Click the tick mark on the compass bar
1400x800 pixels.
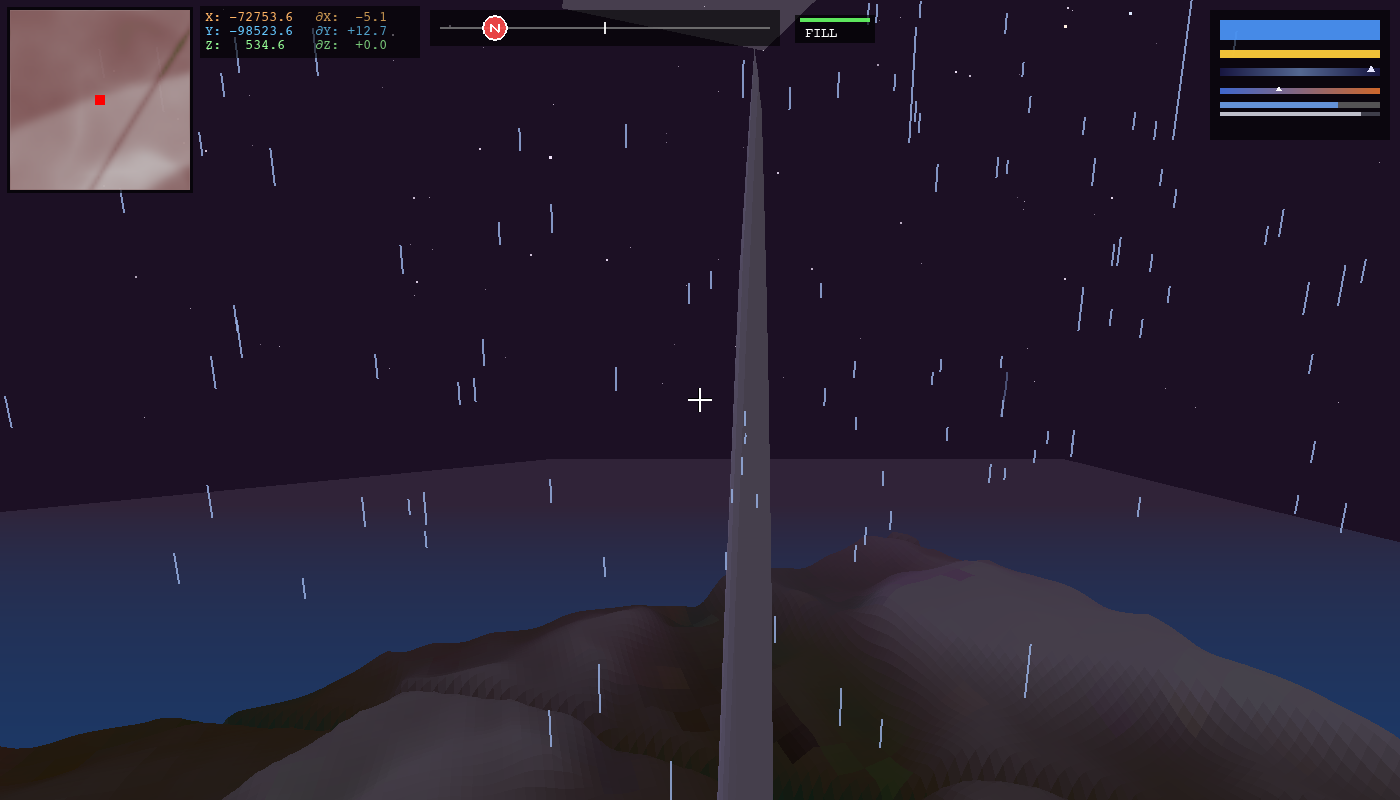(x=605, y=28)
